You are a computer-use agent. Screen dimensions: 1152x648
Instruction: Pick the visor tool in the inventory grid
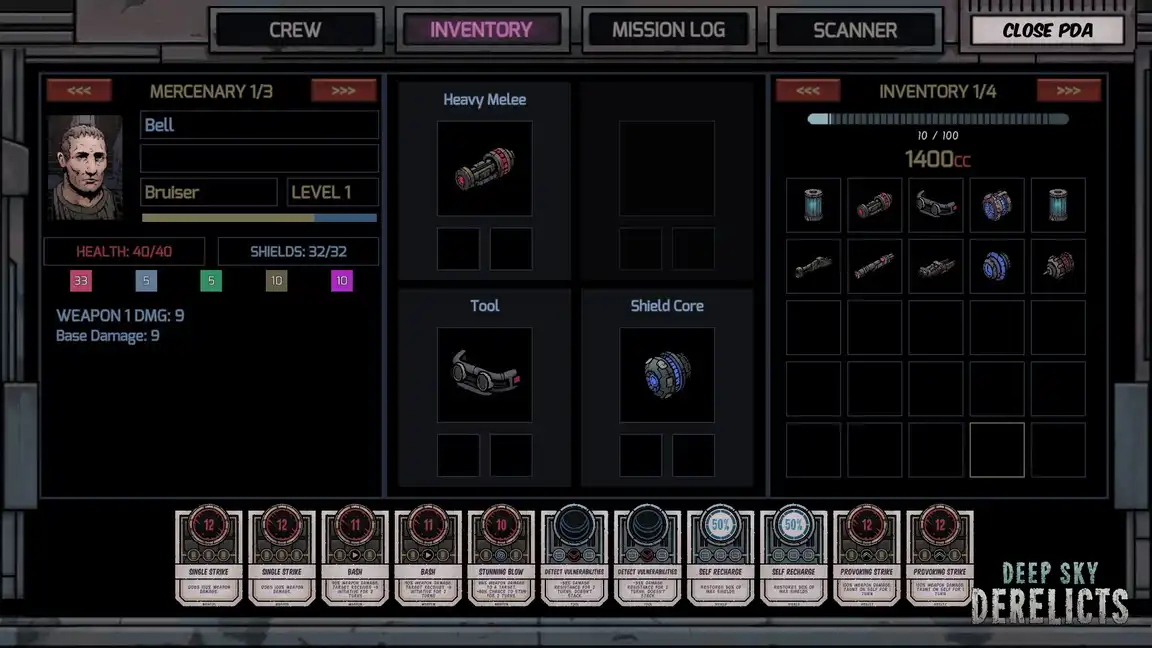pyautogui.click(x=936, y=205)
